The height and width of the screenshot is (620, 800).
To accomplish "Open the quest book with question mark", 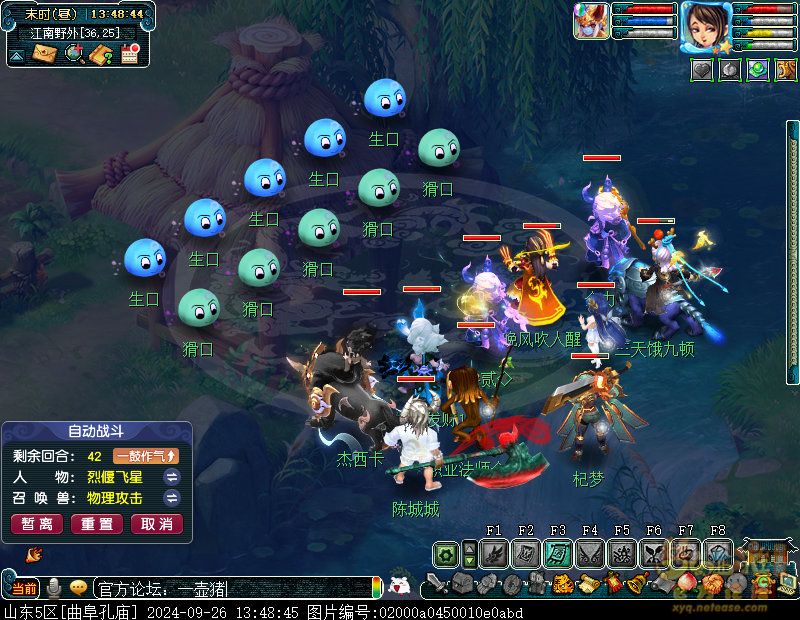I will pos(100,54).
